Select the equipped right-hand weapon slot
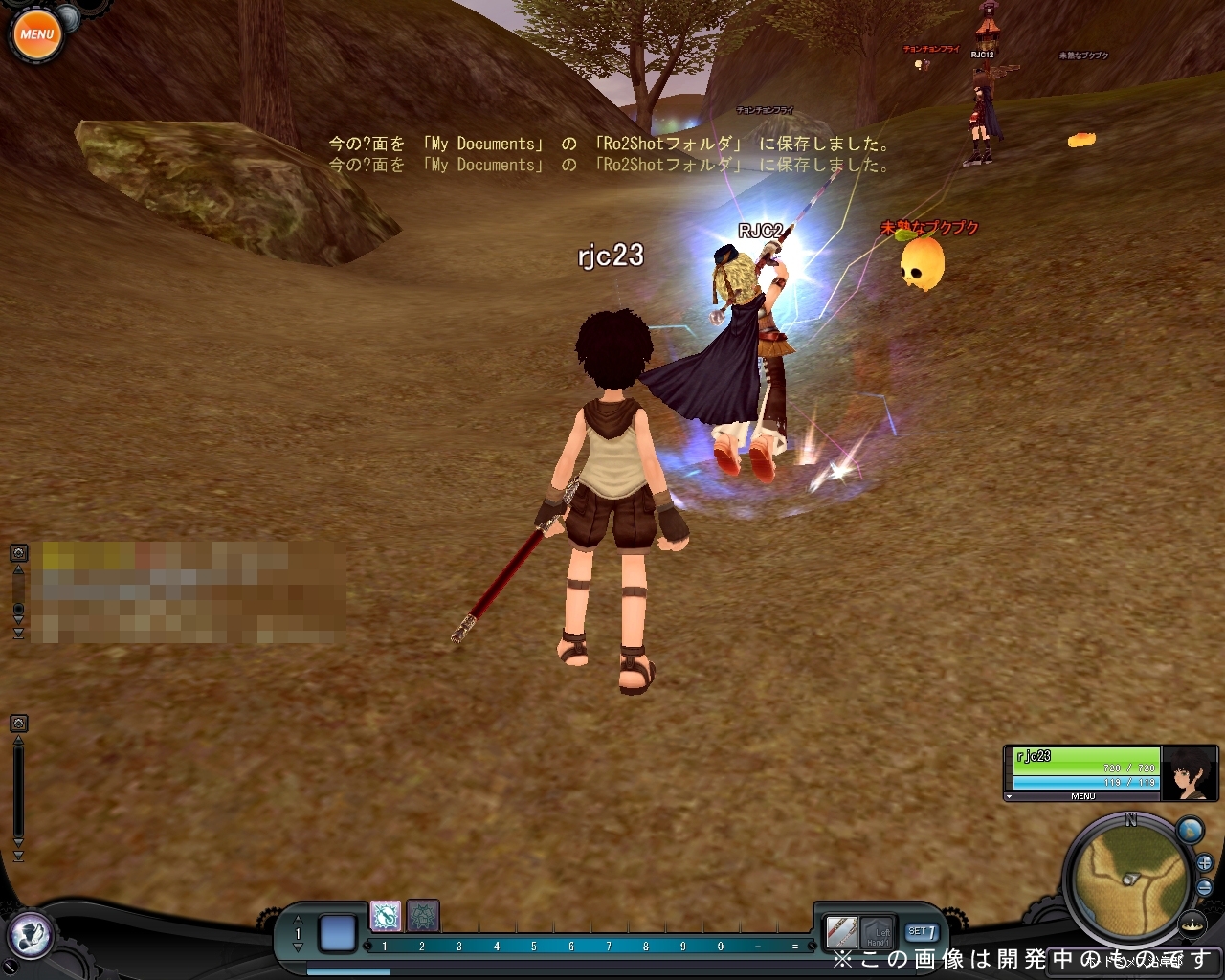This screenshot has width=1225, height=980. pos(841,930)
